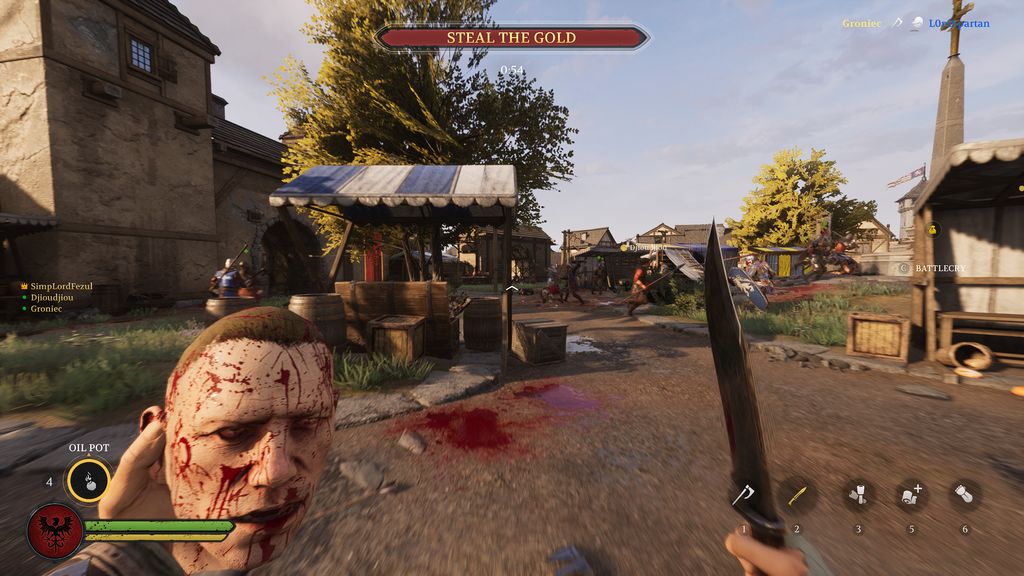The width and height of the screenshot is (1024, 576).
Task: Select the fists icon in slot 6
Action: 965,495
